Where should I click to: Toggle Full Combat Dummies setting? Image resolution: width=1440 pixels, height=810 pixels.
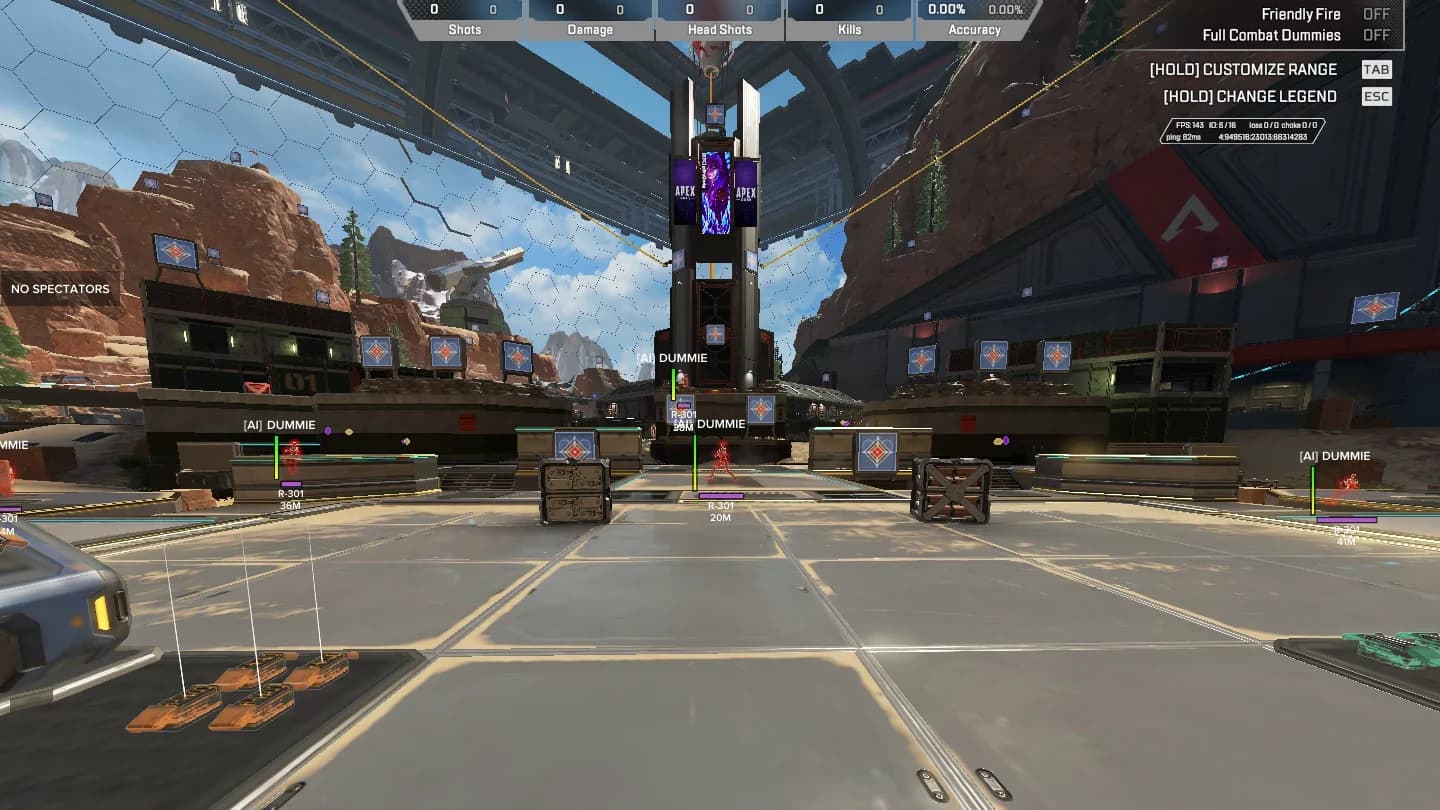tap(1376, 34)
